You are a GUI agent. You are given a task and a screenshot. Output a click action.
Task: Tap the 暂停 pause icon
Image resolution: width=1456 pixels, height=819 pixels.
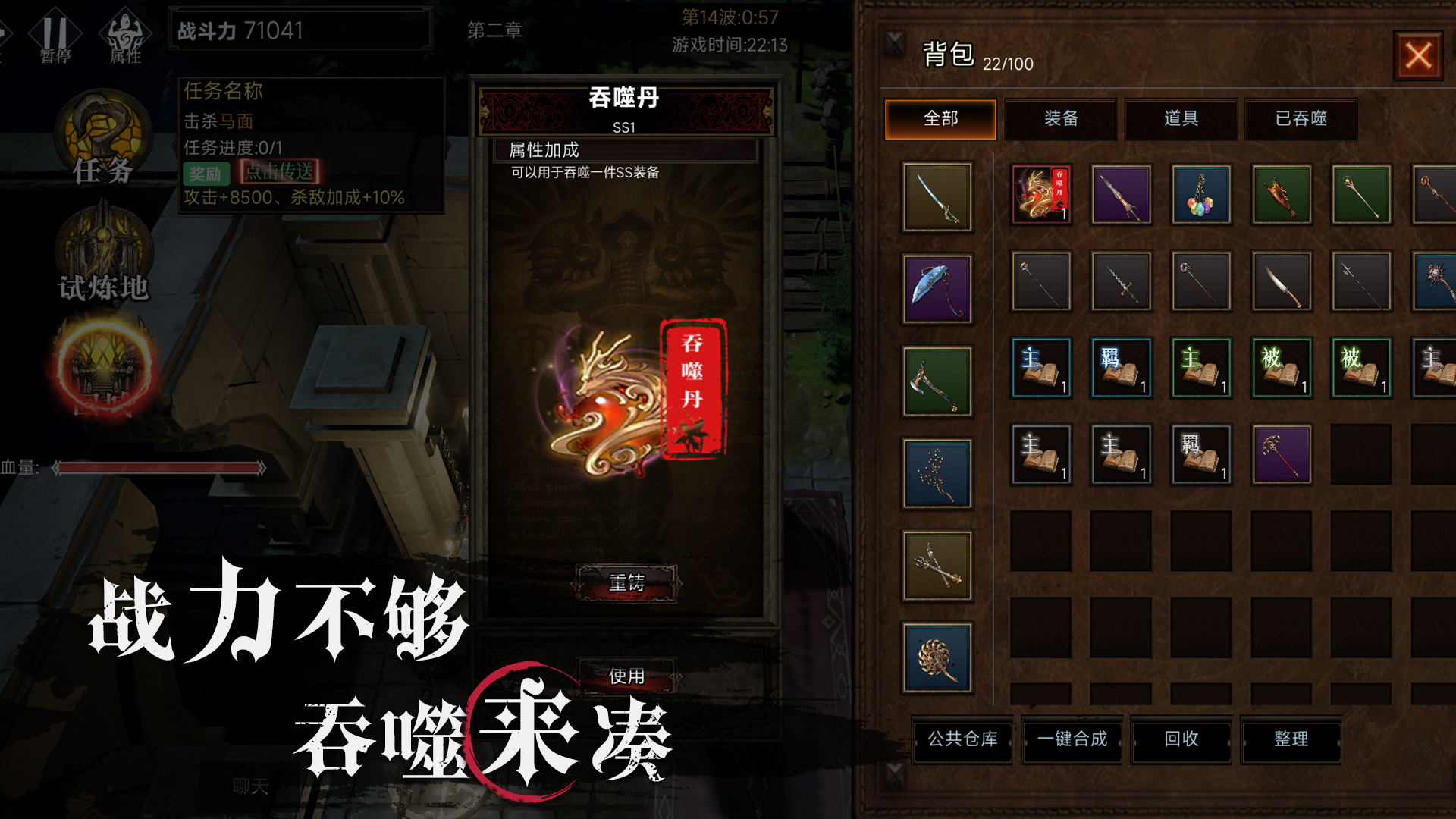57,32
